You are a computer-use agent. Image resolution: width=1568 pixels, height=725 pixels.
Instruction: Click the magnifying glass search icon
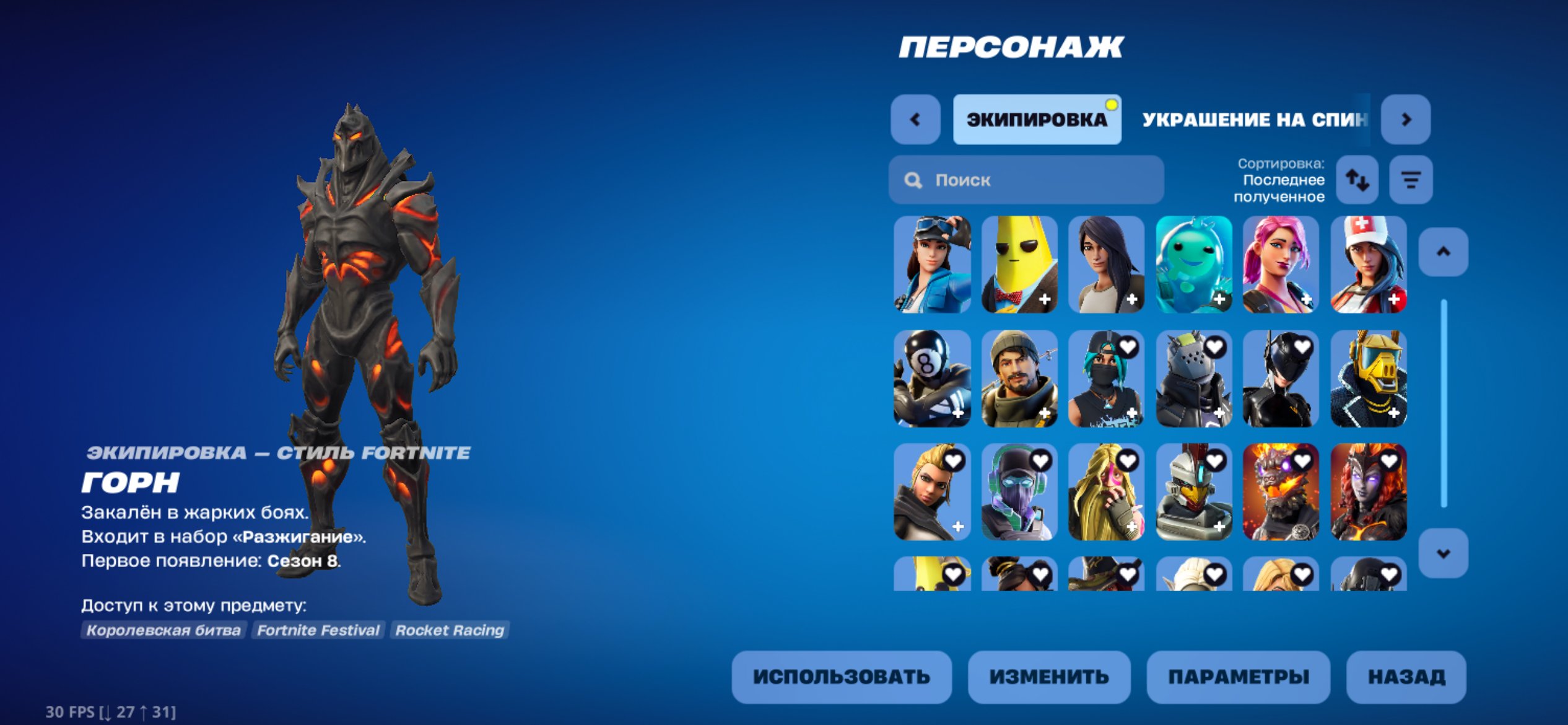912,180
